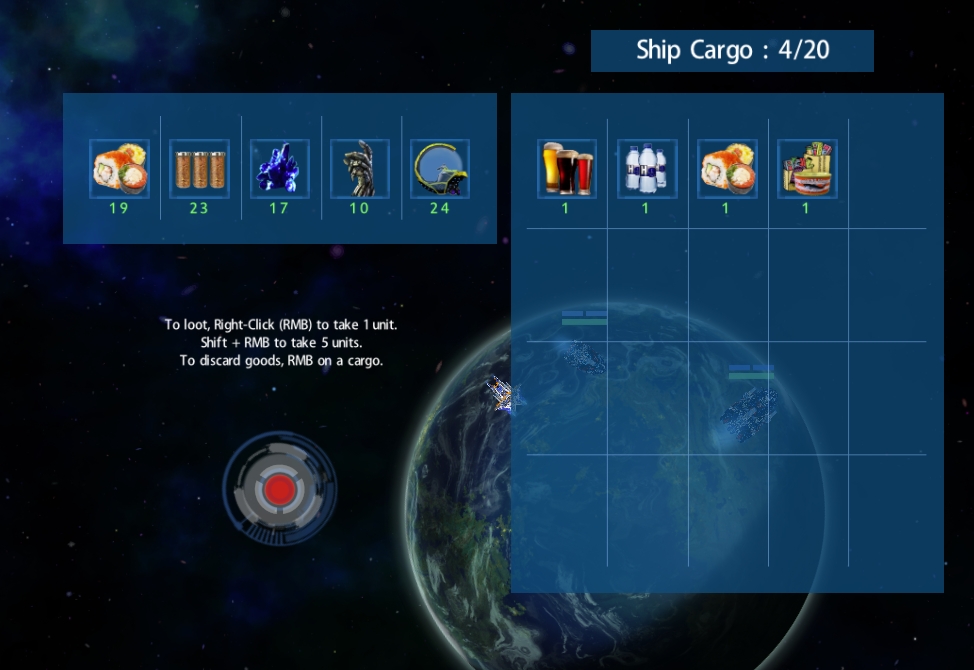Choose the dark alien claw loot item
The width and height of the screenshot is (974, 670).
click(359, 169)
